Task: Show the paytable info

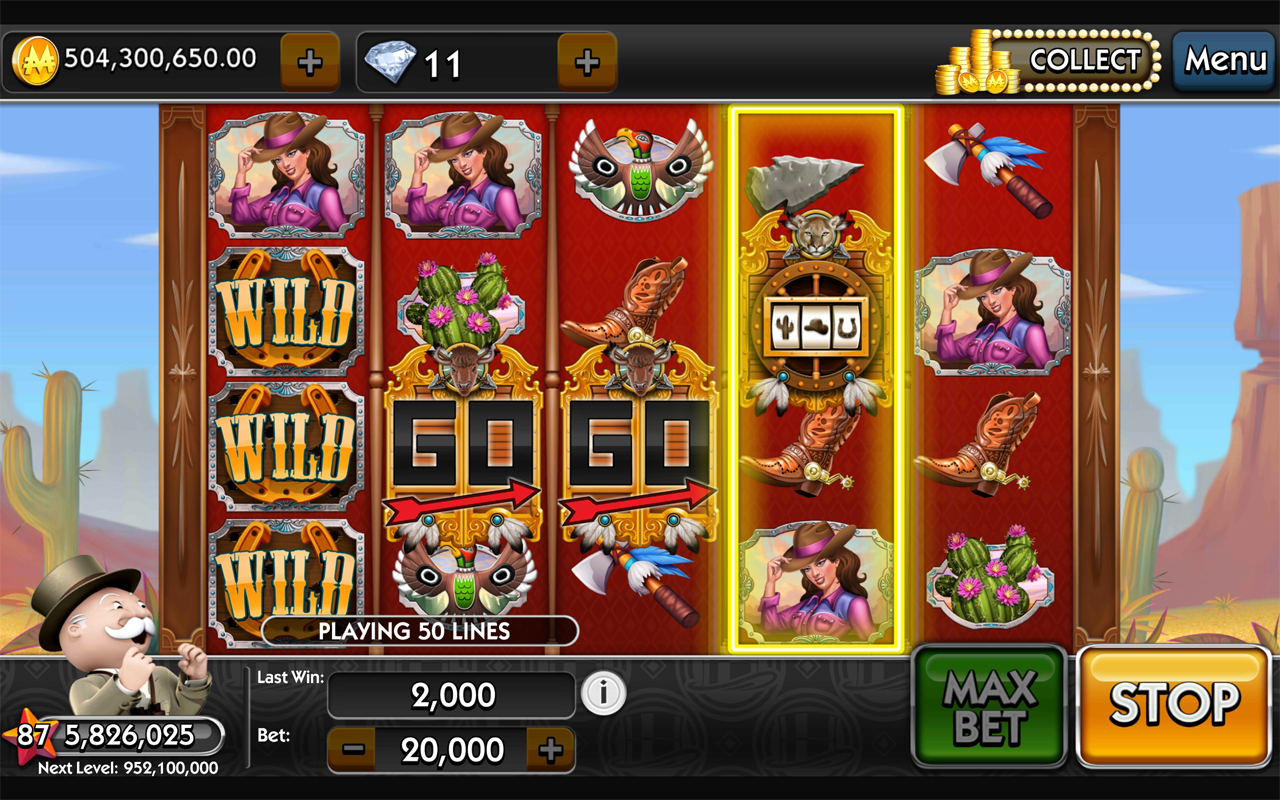Action: (x=603, y=693)
